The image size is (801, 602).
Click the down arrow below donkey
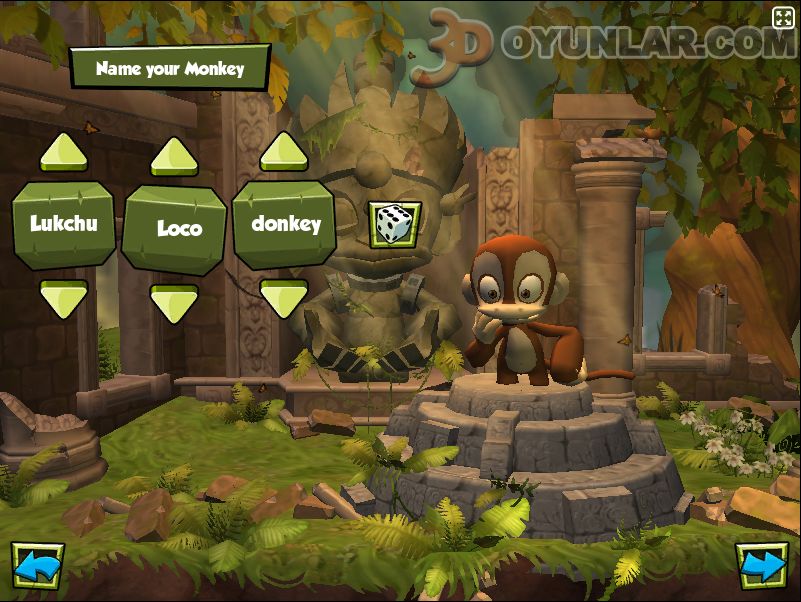pos(284,298)
